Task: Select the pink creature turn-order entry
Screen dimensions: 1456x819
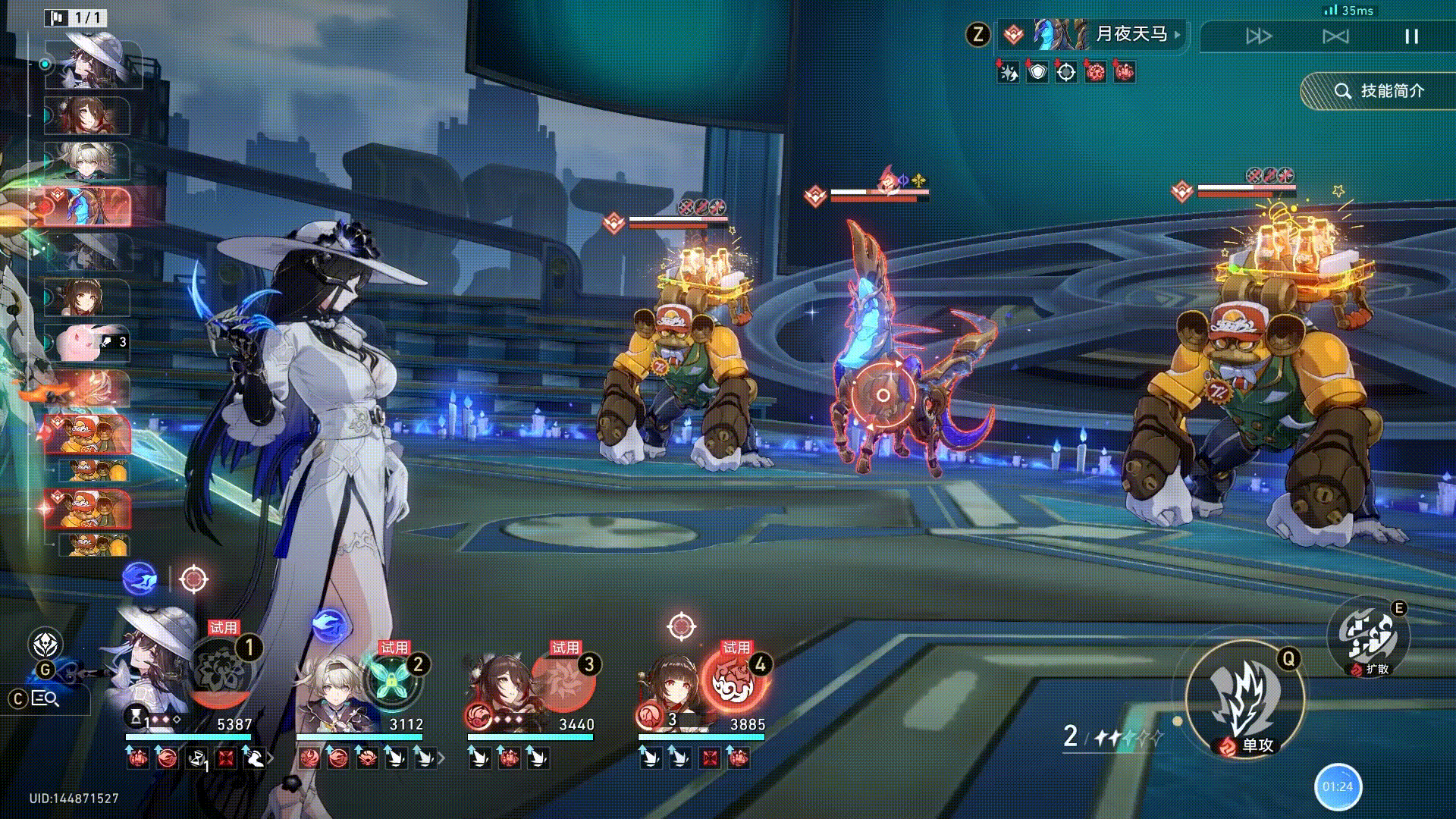Action: click(87, 343)
